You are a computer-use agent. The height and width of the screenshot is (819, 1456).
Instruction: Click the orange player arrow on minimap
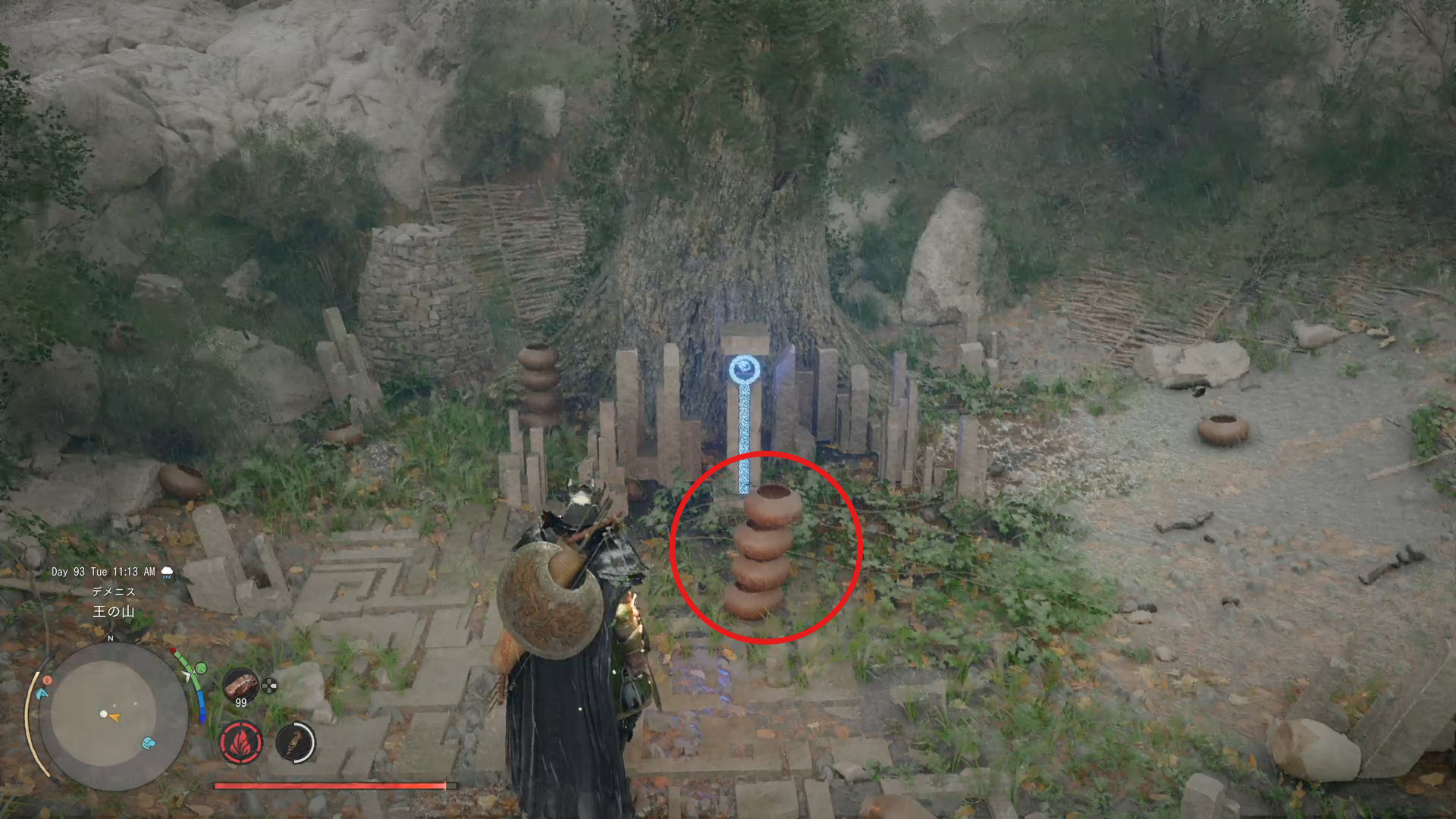pos(115,717)
